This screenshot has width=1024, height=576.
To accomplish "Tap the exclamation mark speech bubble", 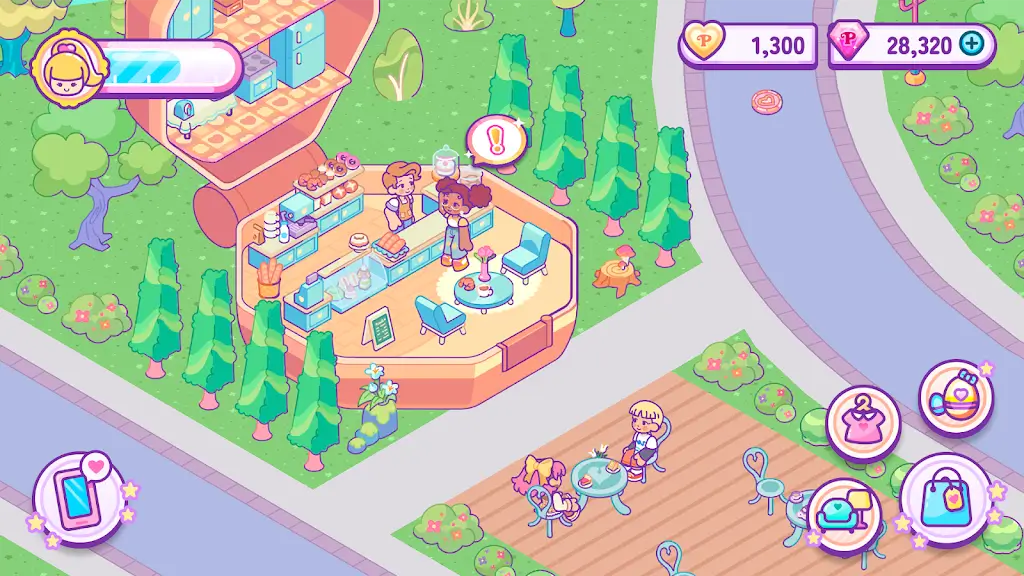I will tap(492, 141).
